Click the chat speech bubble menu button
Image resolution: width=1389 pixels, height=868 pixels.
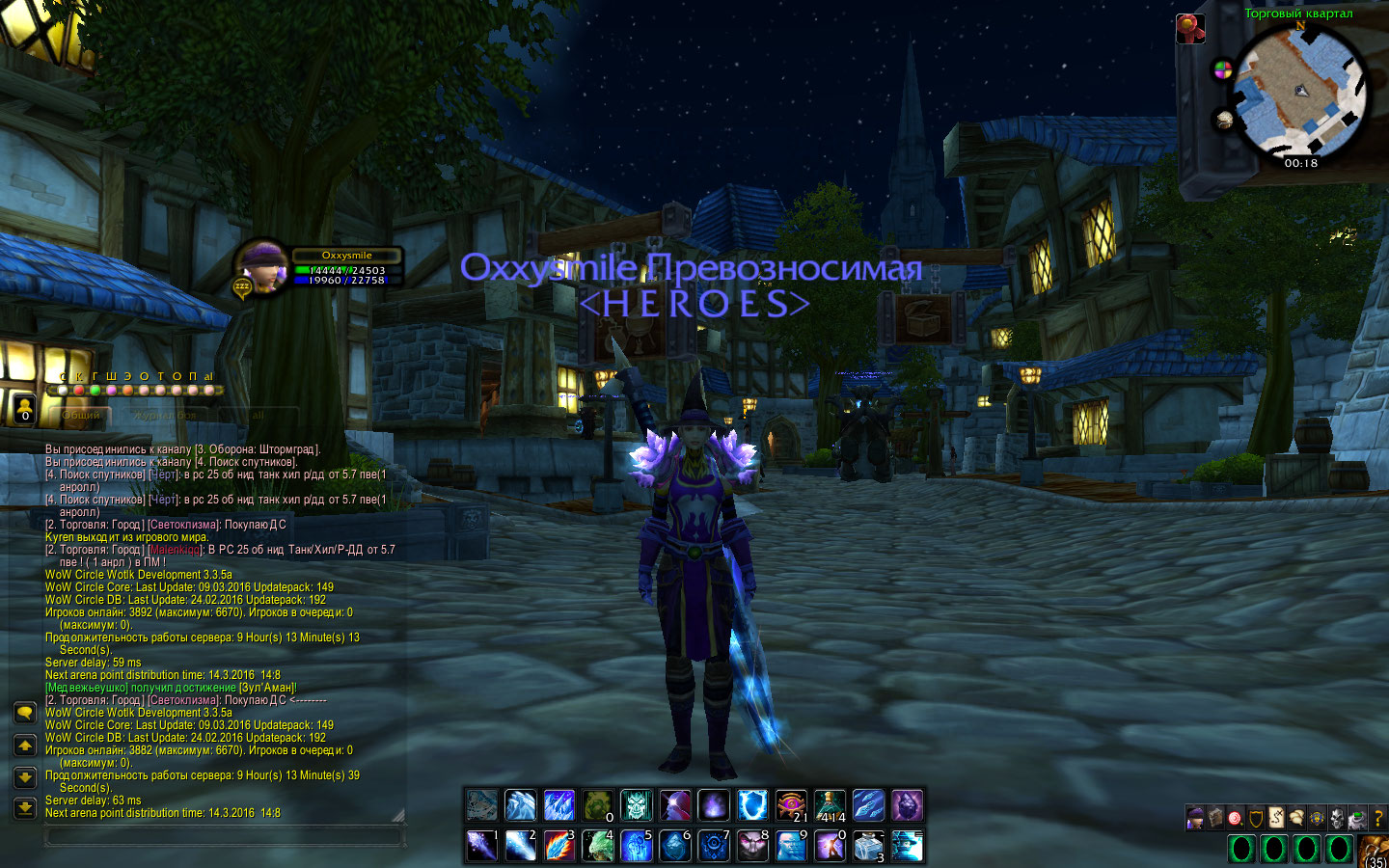pos(25,713)
